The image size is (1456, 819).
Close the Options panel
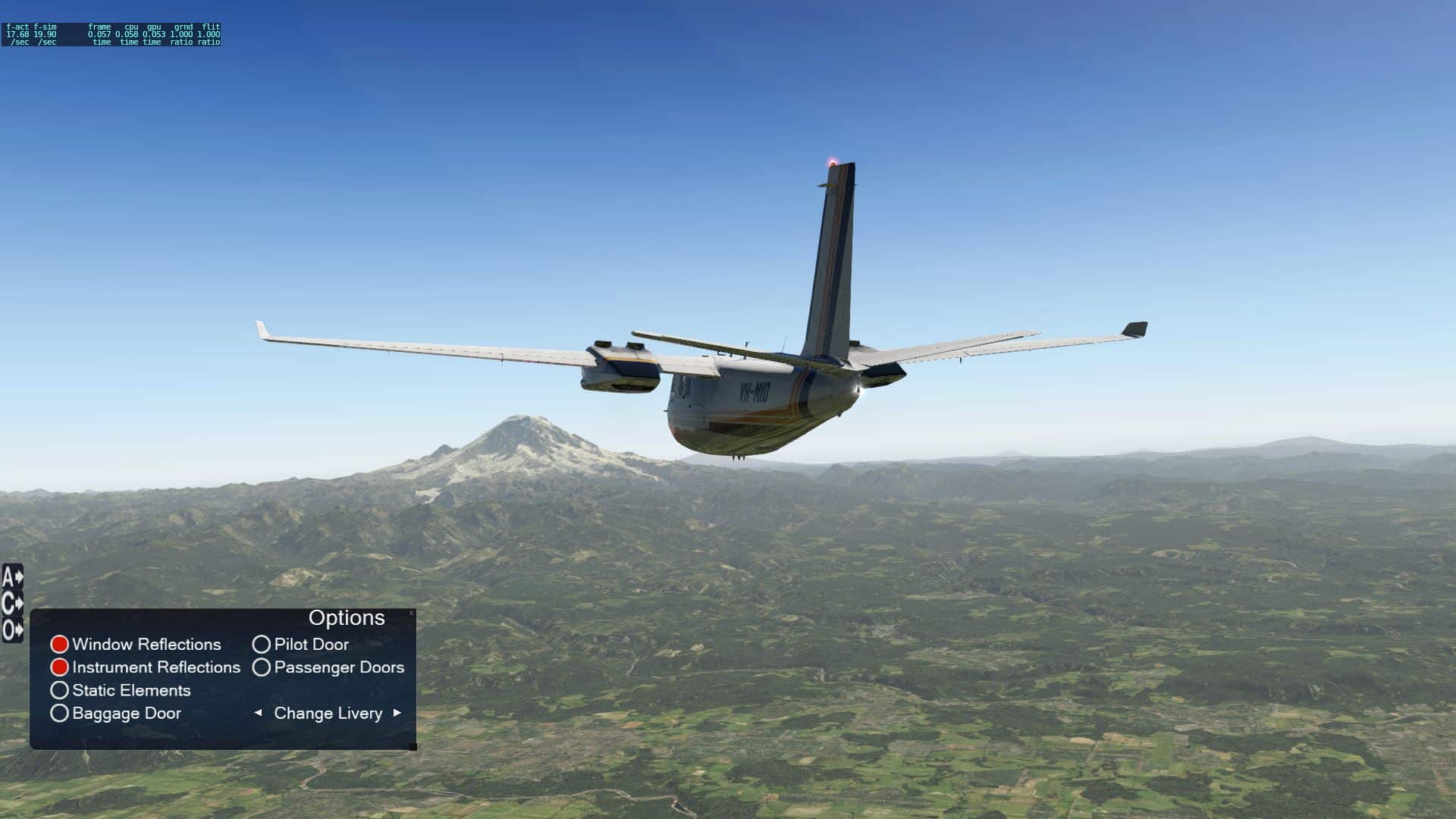pos(412,613)
